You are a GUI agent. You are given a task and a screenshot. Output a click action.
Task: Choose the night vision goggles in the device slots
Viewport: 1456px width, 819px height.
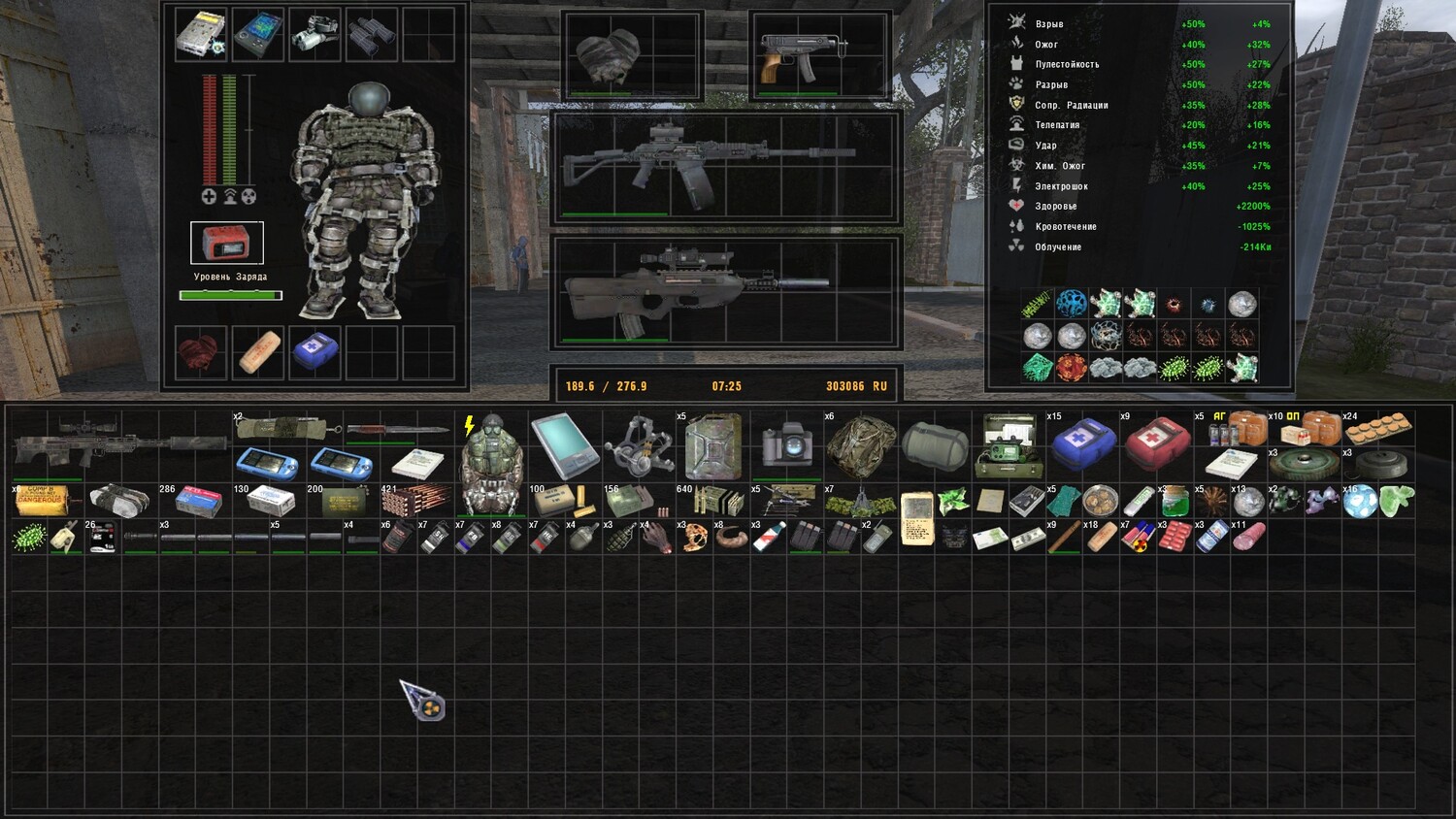(314, 34)
